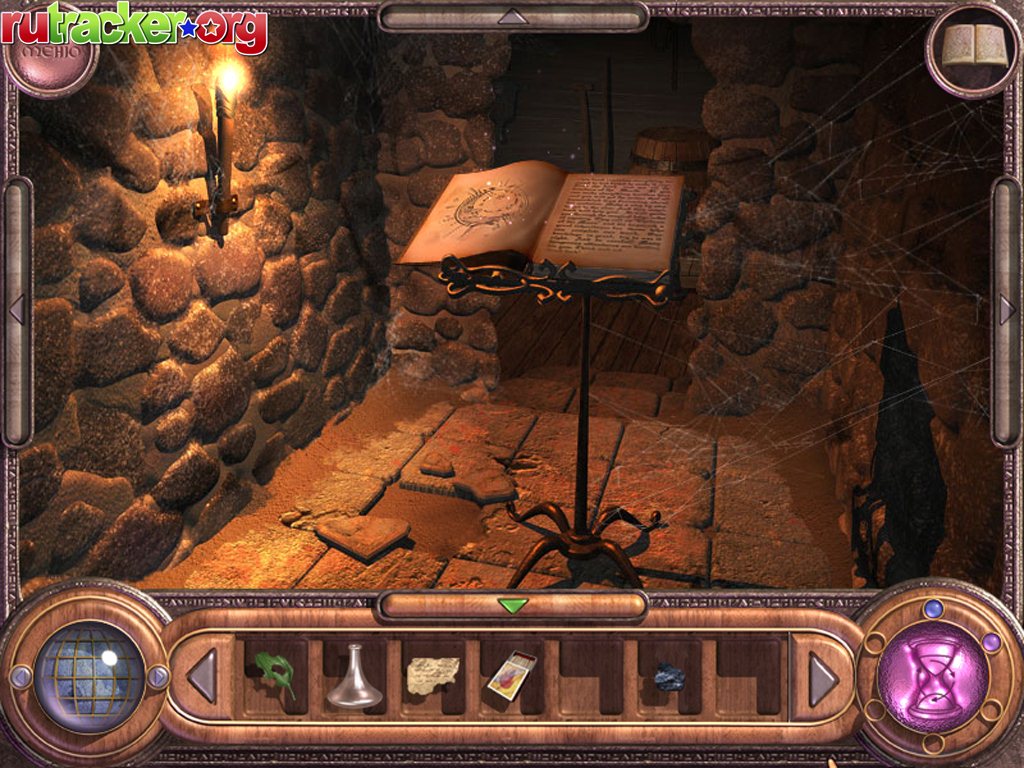
Task: Select the dark blue stone item
Action: click(669, 677)
